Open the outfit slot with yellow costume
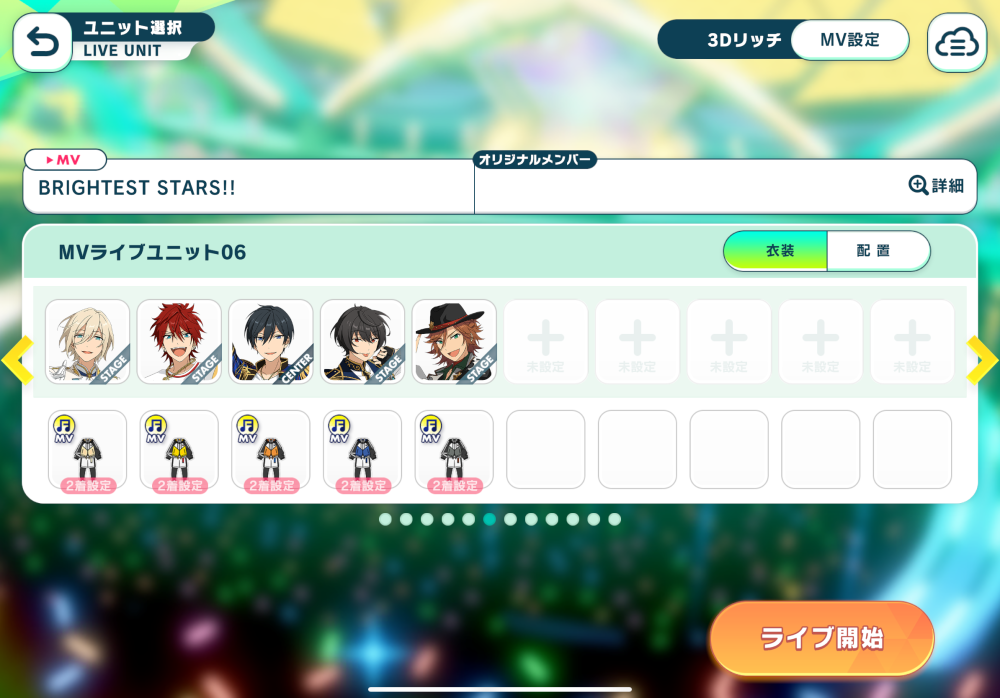The height and width of the screenshot is (698, 1000). (179, 450)
